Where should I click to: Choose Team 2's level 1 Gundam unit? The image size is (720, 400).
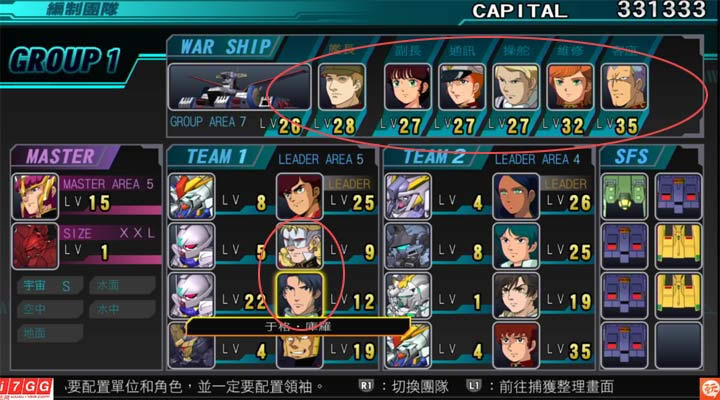coord(408,295)
